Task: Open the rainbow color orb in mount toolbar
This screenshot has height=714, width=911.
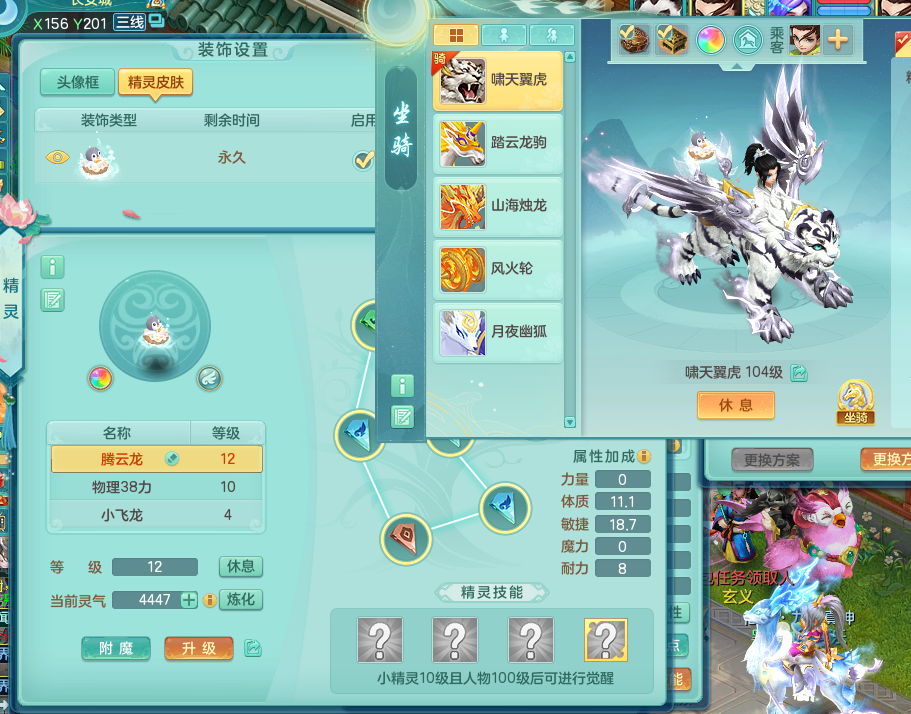Action: coord(711,40)
